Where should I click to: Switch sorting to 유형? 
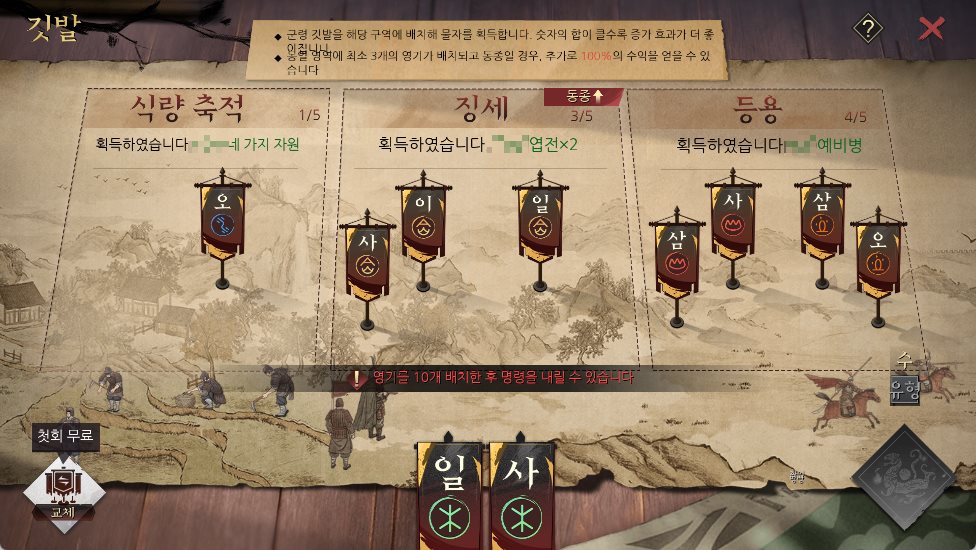pyautogui.click(x=904, y=390)
